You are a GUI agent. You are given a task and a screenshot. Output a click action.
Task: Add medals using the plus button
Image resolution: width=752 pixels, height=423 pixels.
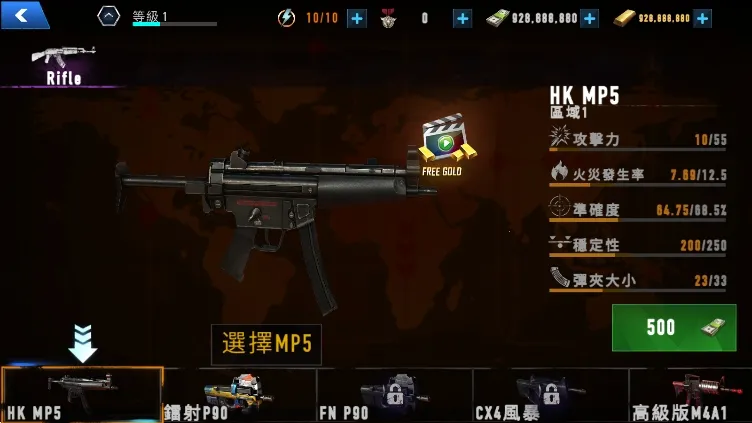[462, 18]
